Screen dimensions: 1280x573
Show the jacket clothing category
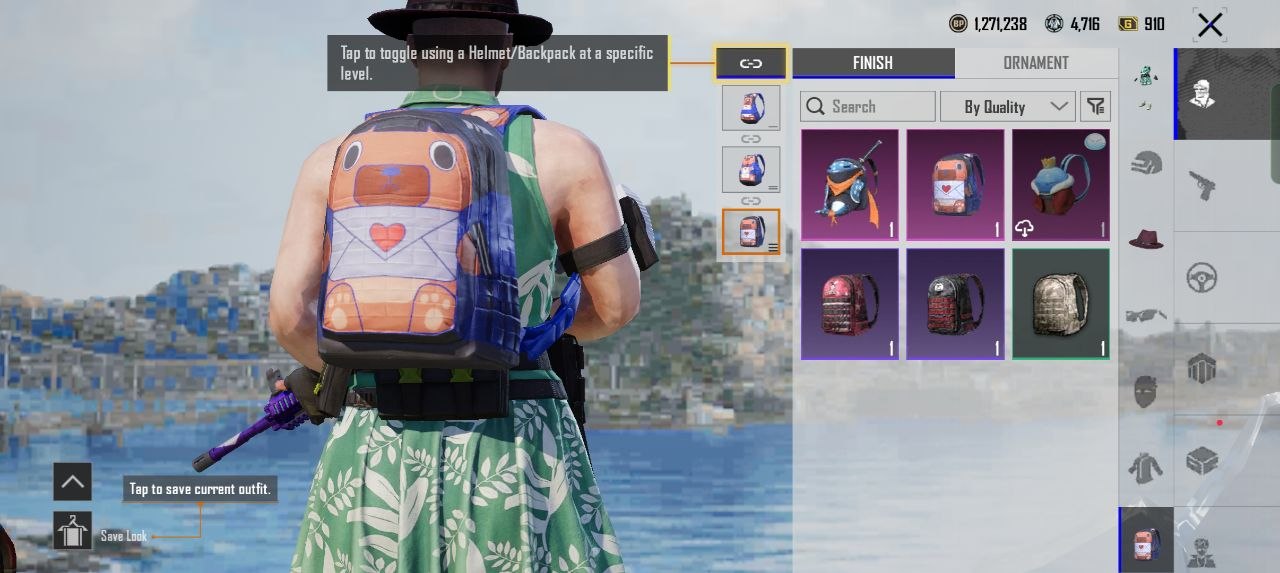pos(1146,467)
